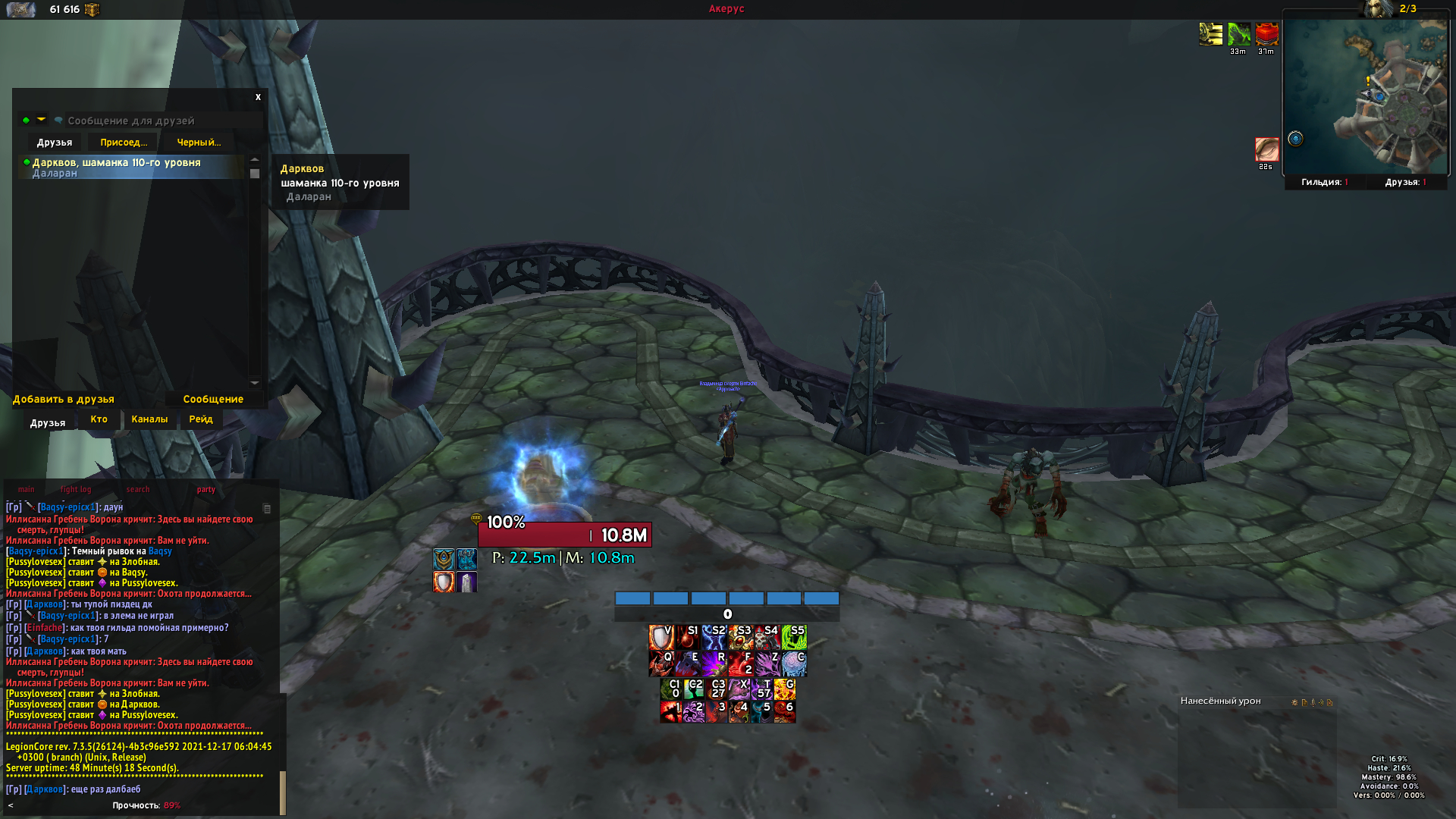This screenshot has height=819, width=1456.
Task: Open the Гильдия info panel under minimap
Action: click(x=1324, y=182)
